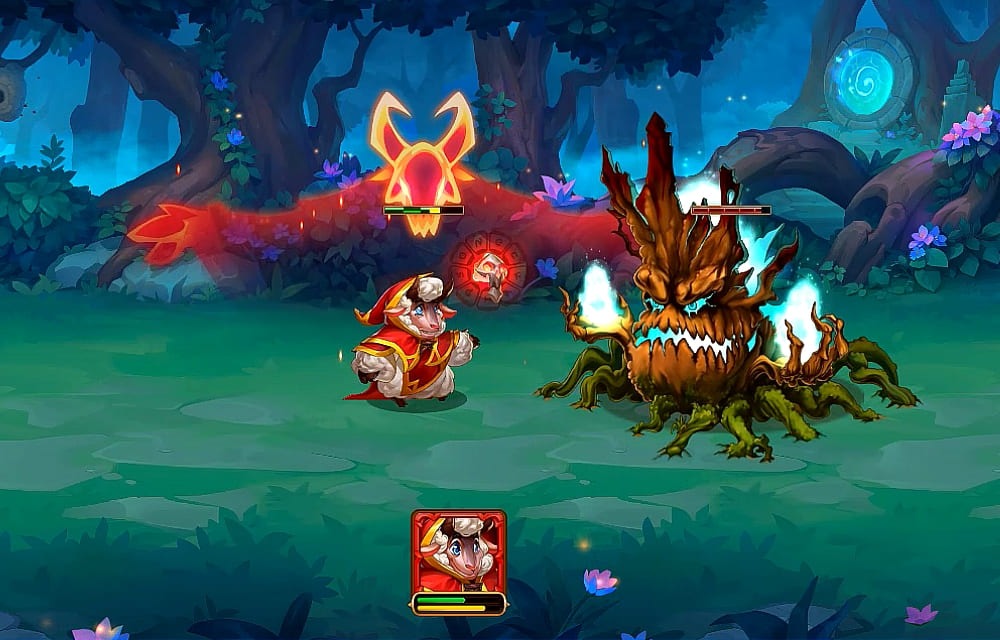Activate the red-hooded ram hero portrait
Screen dimensions: 1000x640
[x=458, y=552]
